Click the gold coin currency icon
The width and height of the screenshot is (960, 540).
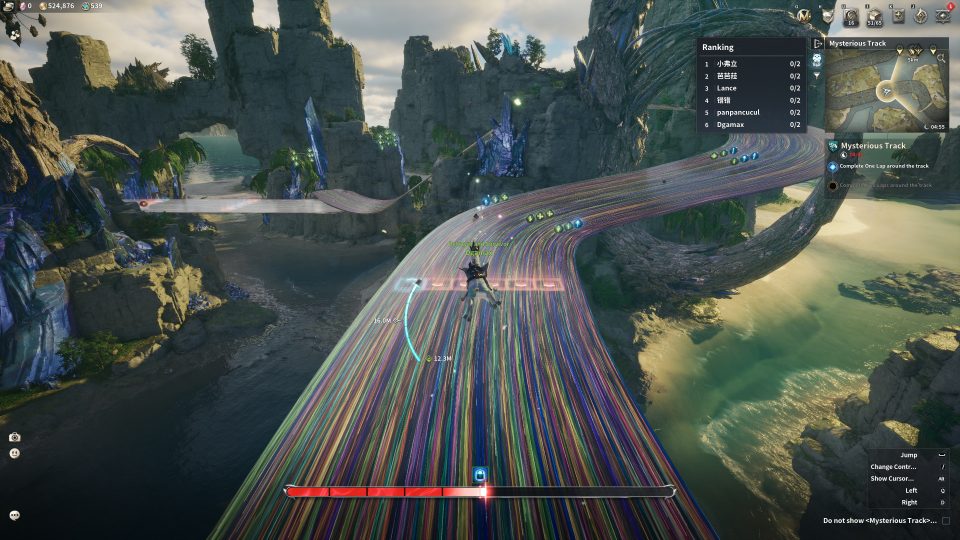click(x=43, y=6)
